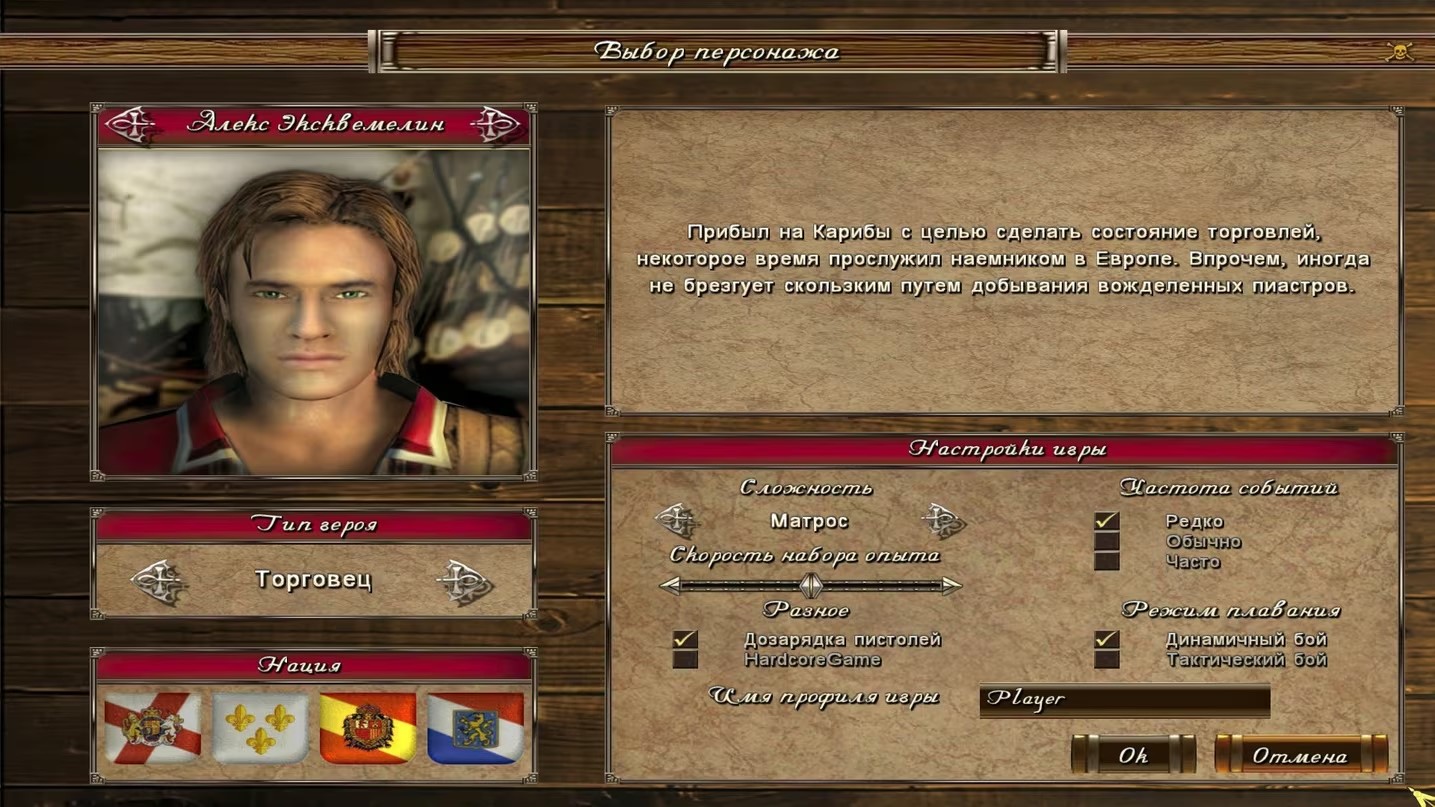Select the England flag nation
The height and width of the screenshot is (807, 1435).
(152, 728)
